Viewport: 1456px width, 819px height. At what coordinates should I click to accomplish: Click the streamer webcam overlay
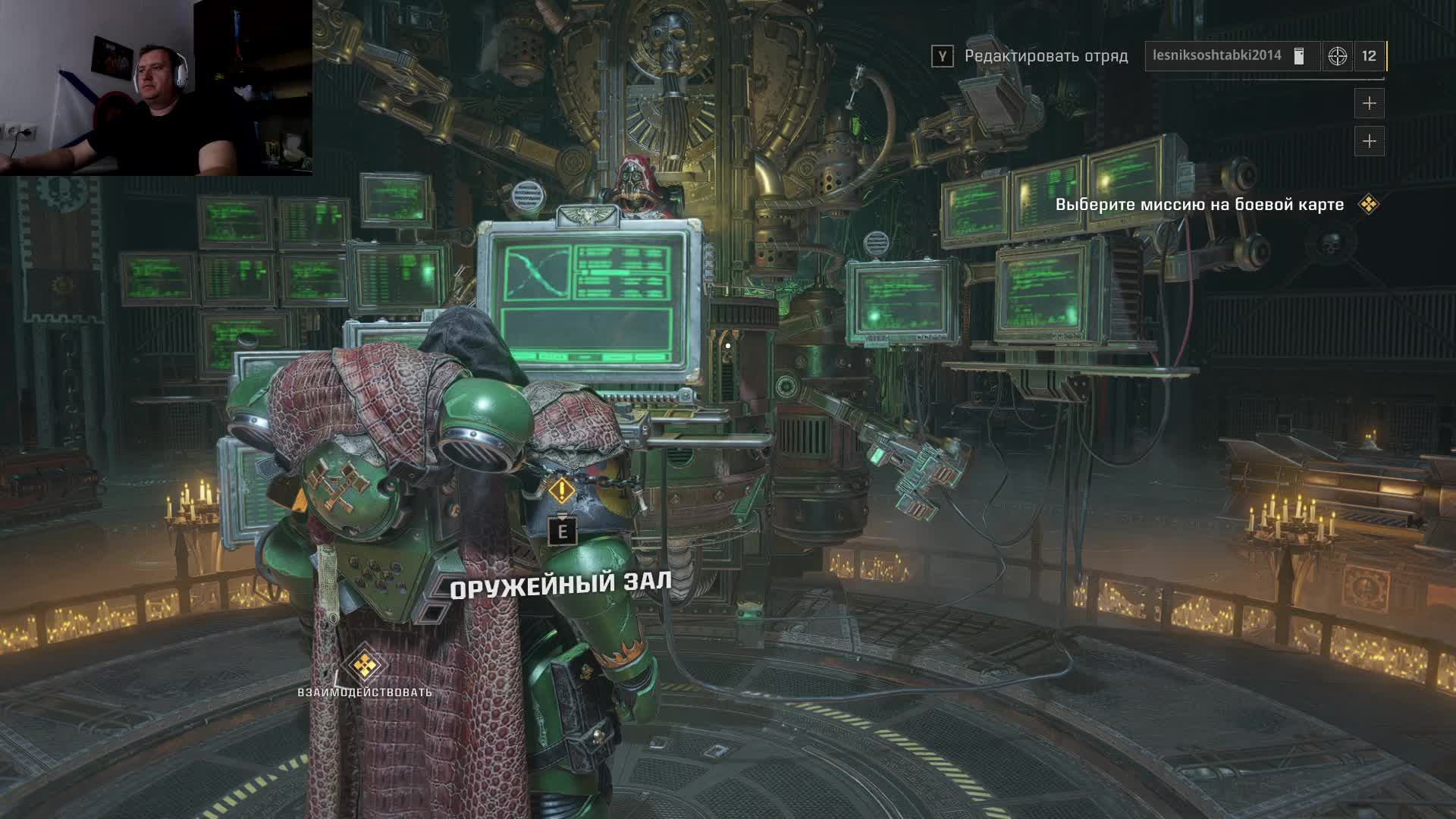[156, 88]
